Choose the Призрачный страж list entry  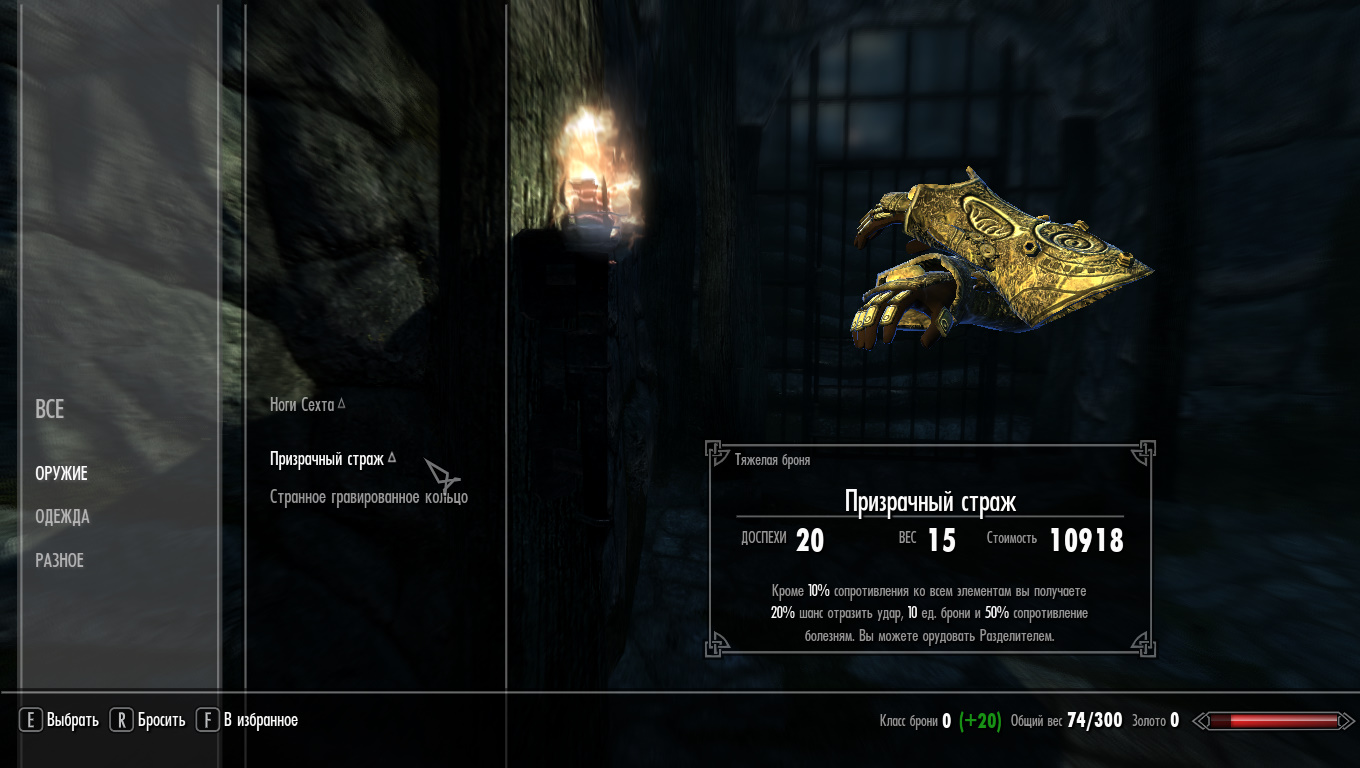pyautogui.click(x=327, y=459)
